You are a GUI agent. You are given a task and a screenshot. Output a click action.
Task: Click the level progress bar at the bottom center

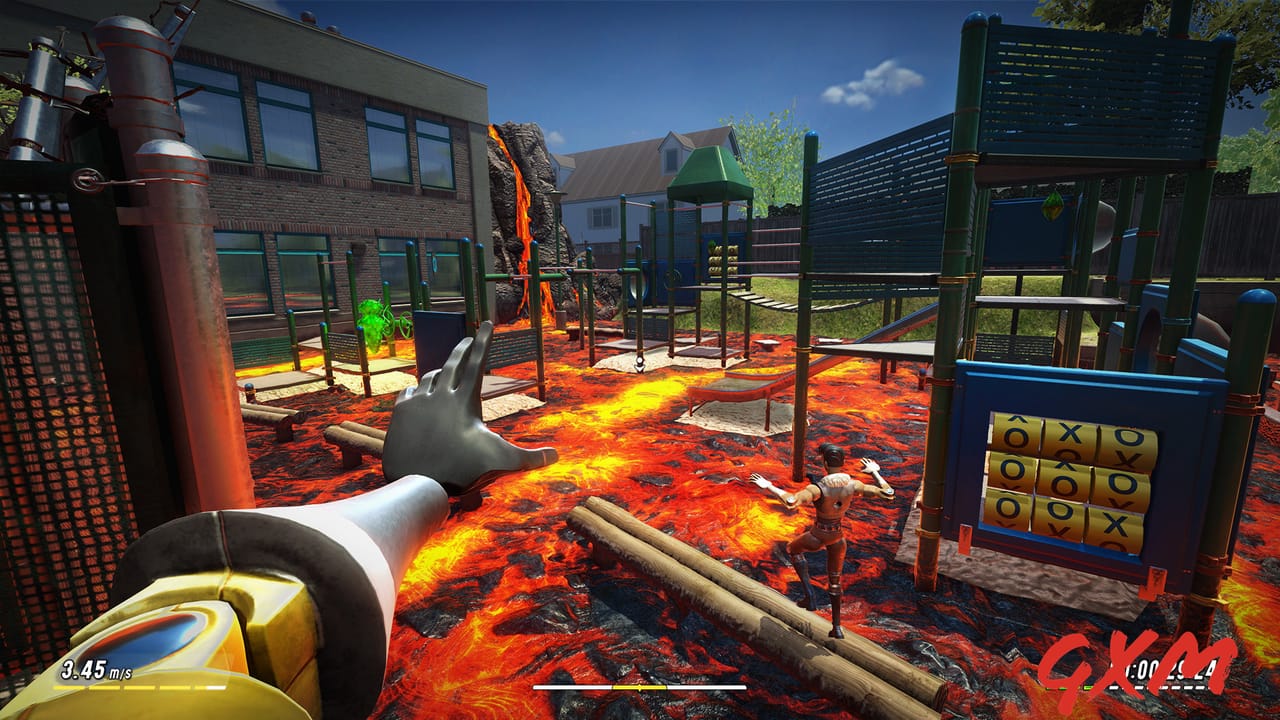point(640,688)
